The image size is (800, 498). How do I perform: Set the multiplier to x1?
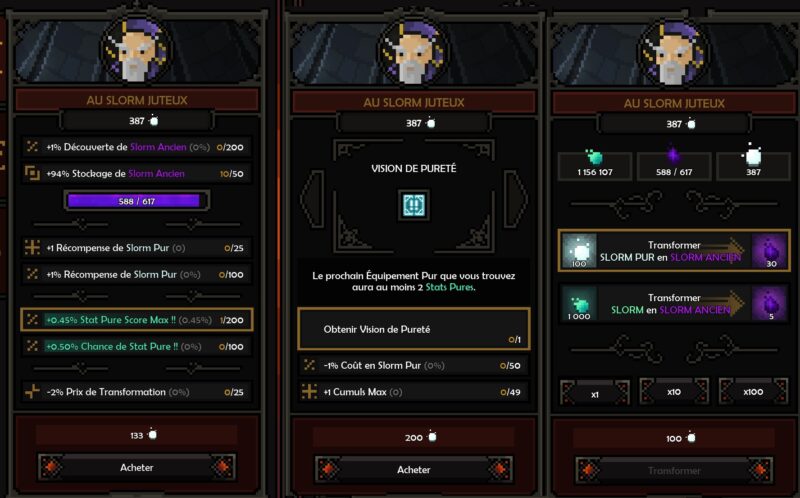(x=594, y=393)
